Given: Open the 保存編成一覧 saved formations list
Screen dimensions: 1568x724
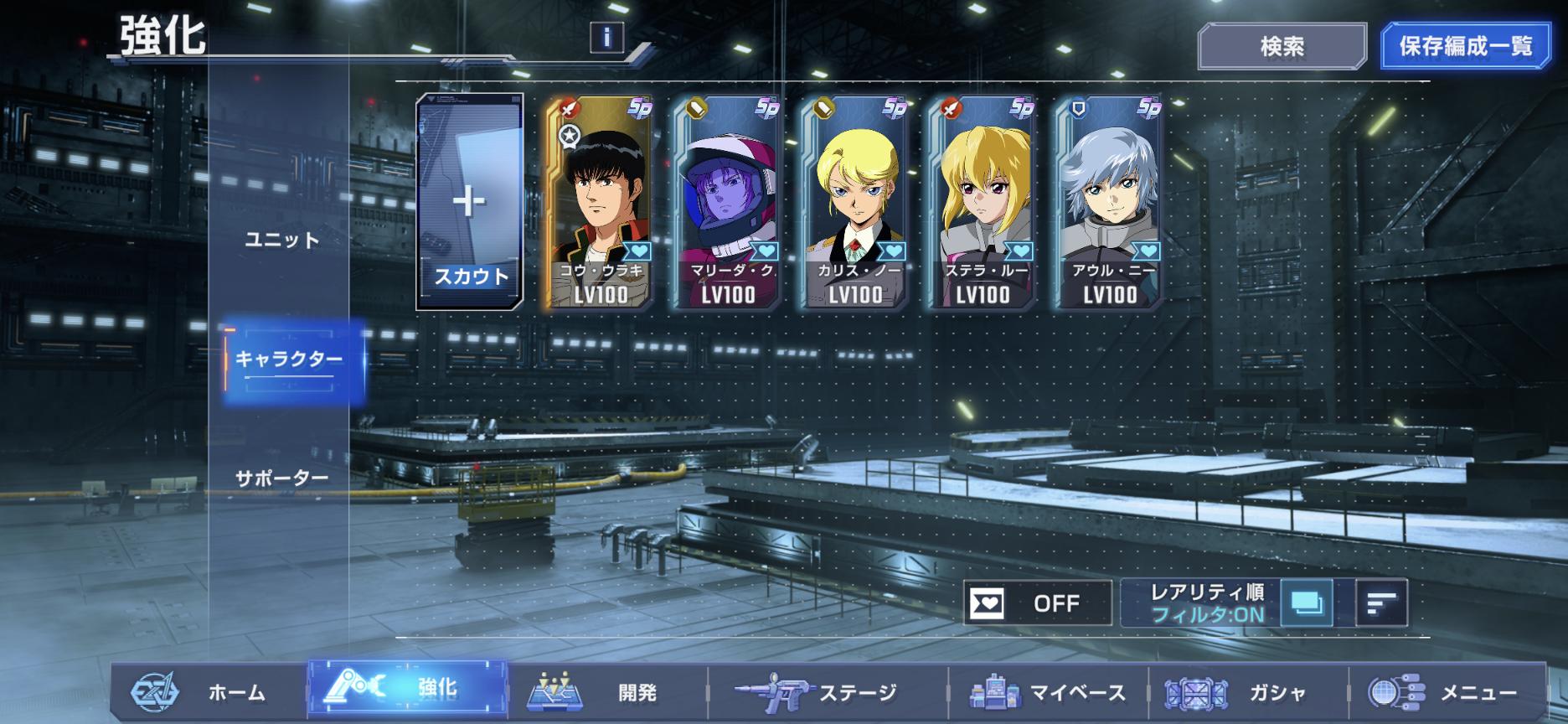Looking at the screenshot, I should [1466, 46].
